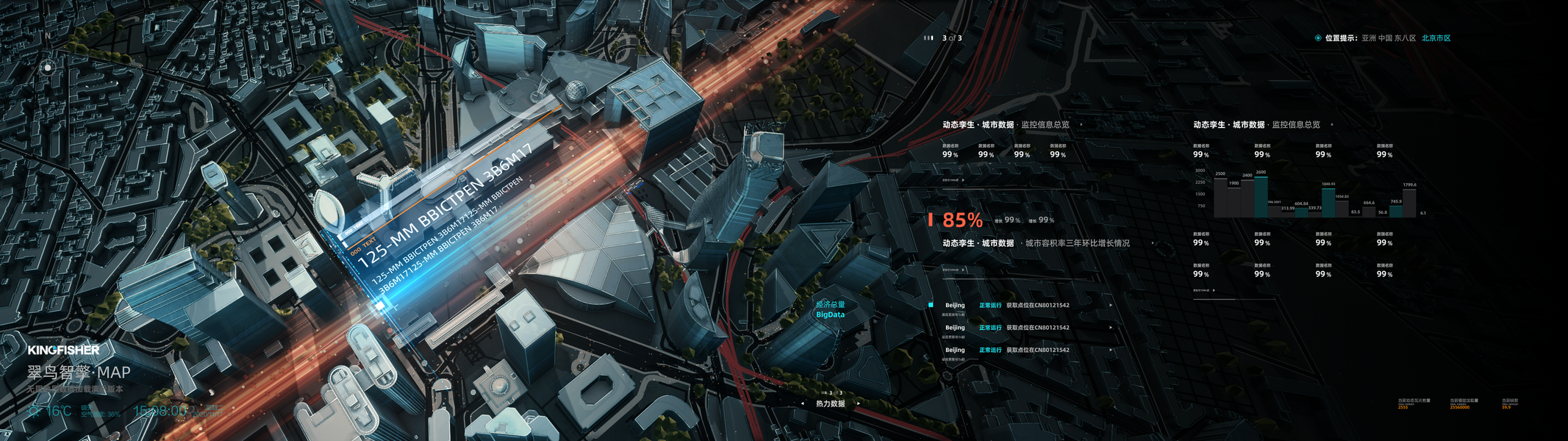This screenshot has width=1568, height=441.
Task: Select the 125-MM BBICTPEN 3B6M17 info panel
Action: pyautogui.click(x=441, y=220)
